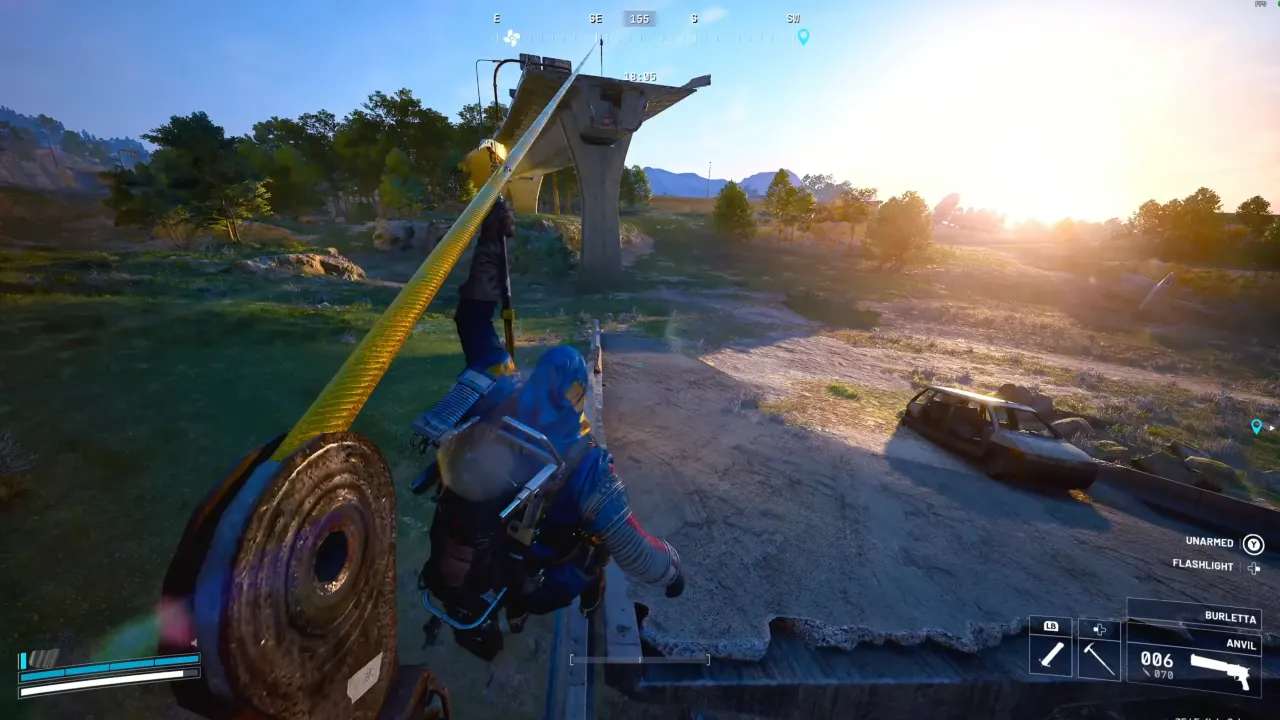
Task: Click the 155 compass heading readout
Action: [x=640, y=18]
